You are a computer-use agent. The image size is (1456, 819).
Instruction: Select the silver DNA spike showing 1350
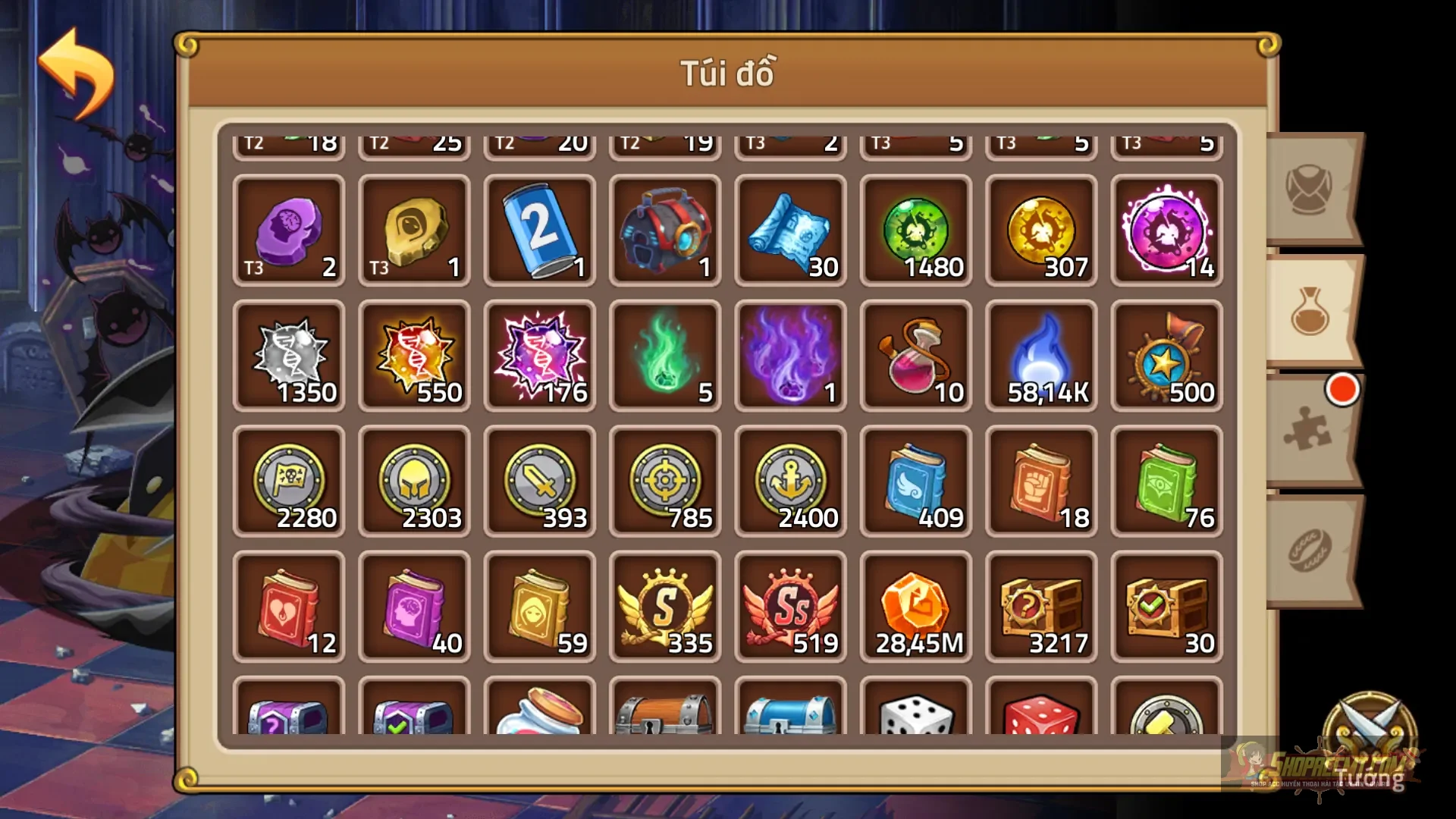coord(289,356)
